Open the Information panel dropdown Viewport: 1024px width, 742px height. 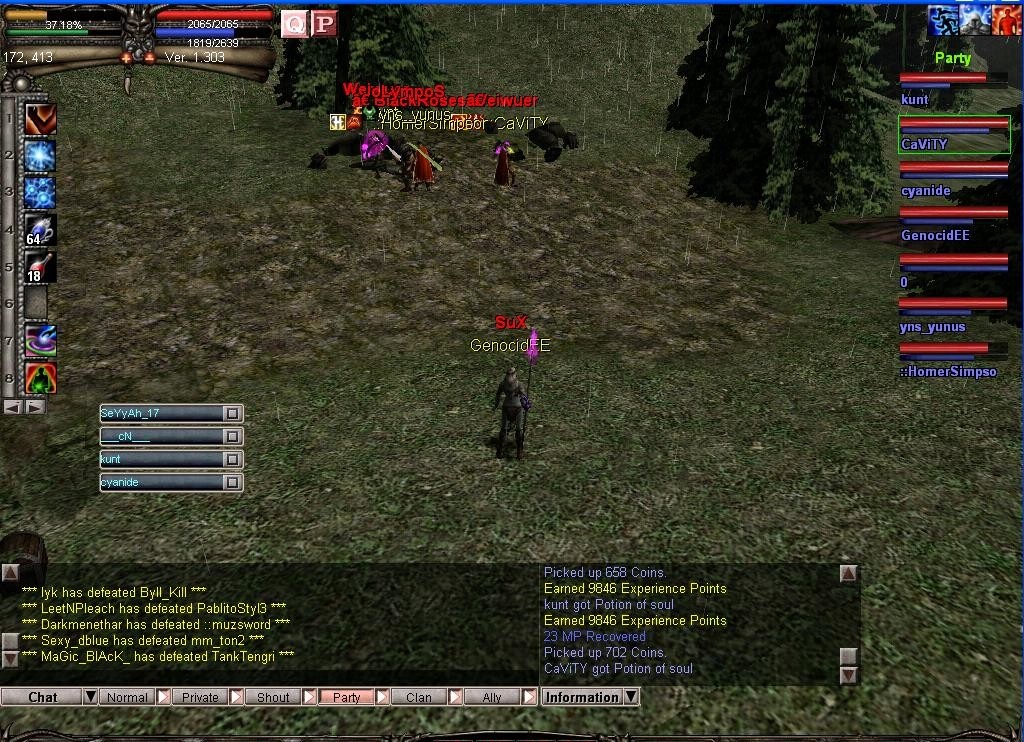[x=631, y=697]
